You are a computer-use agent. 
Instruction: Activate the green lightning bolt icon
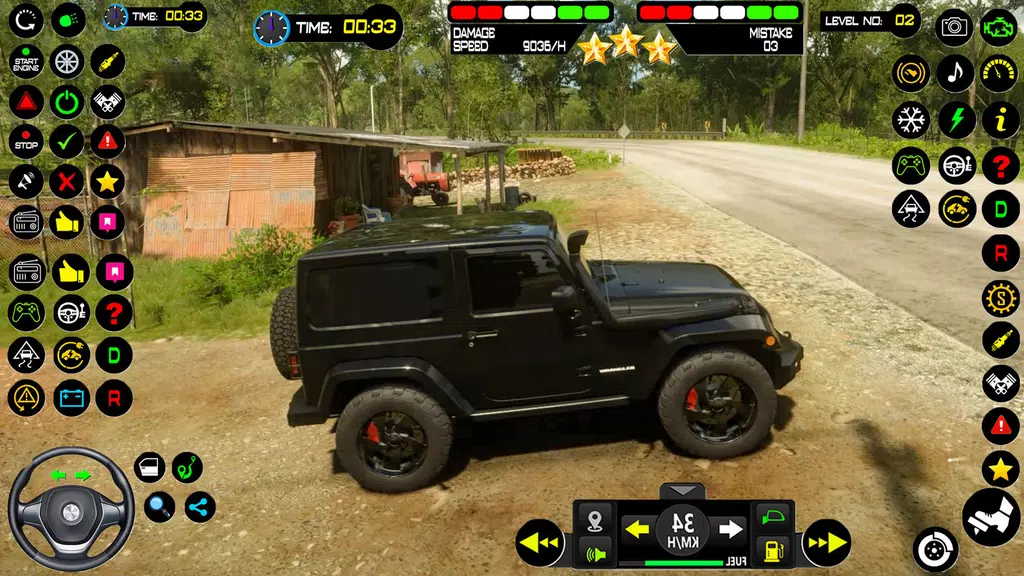[956, 120]
